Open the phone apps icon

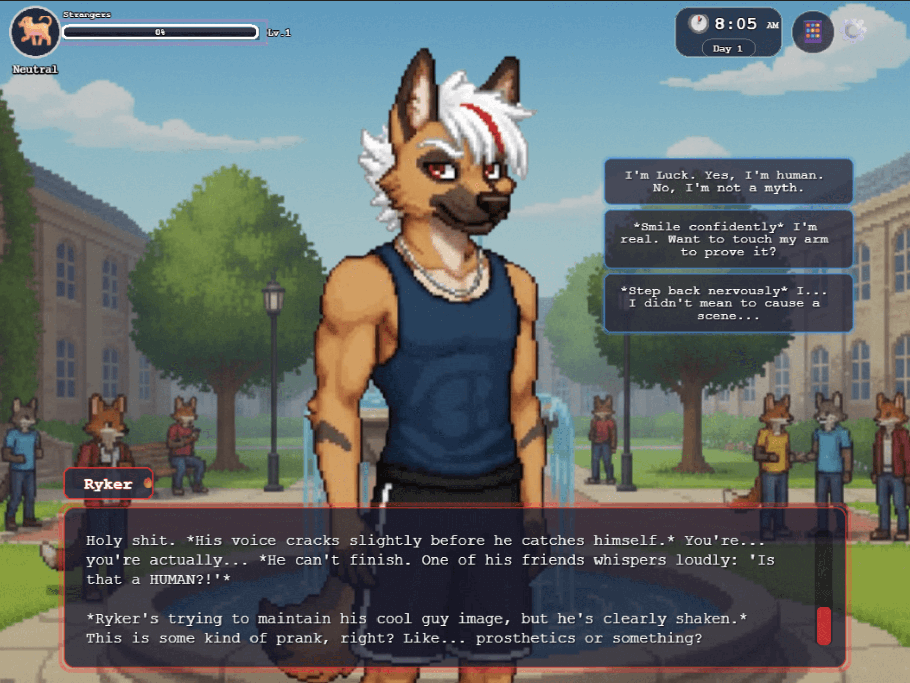coord(813,31)
